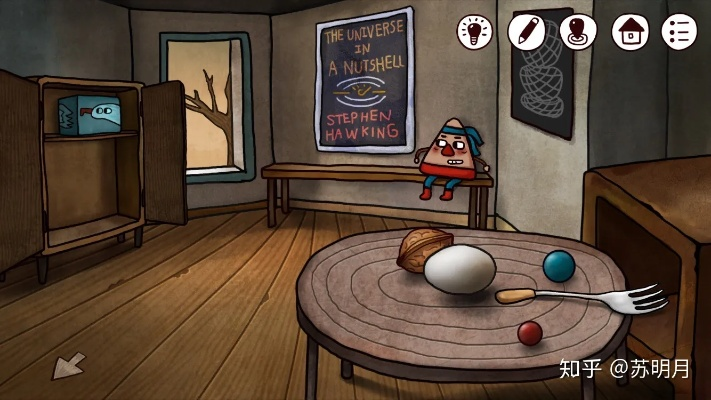The width and height of the screenshot is (711, 400).
Task: Go to the house home icon
Action: (630, 31)
